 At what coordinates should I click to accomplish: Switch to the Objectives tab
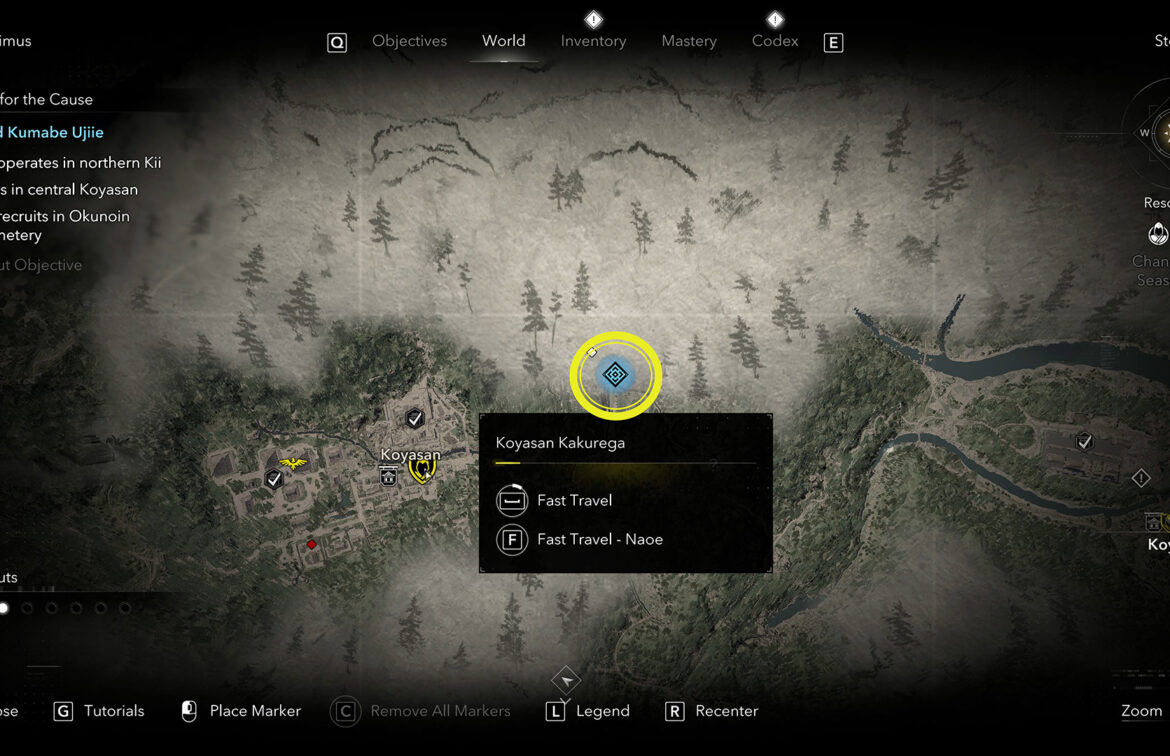(x=409, y=41)
